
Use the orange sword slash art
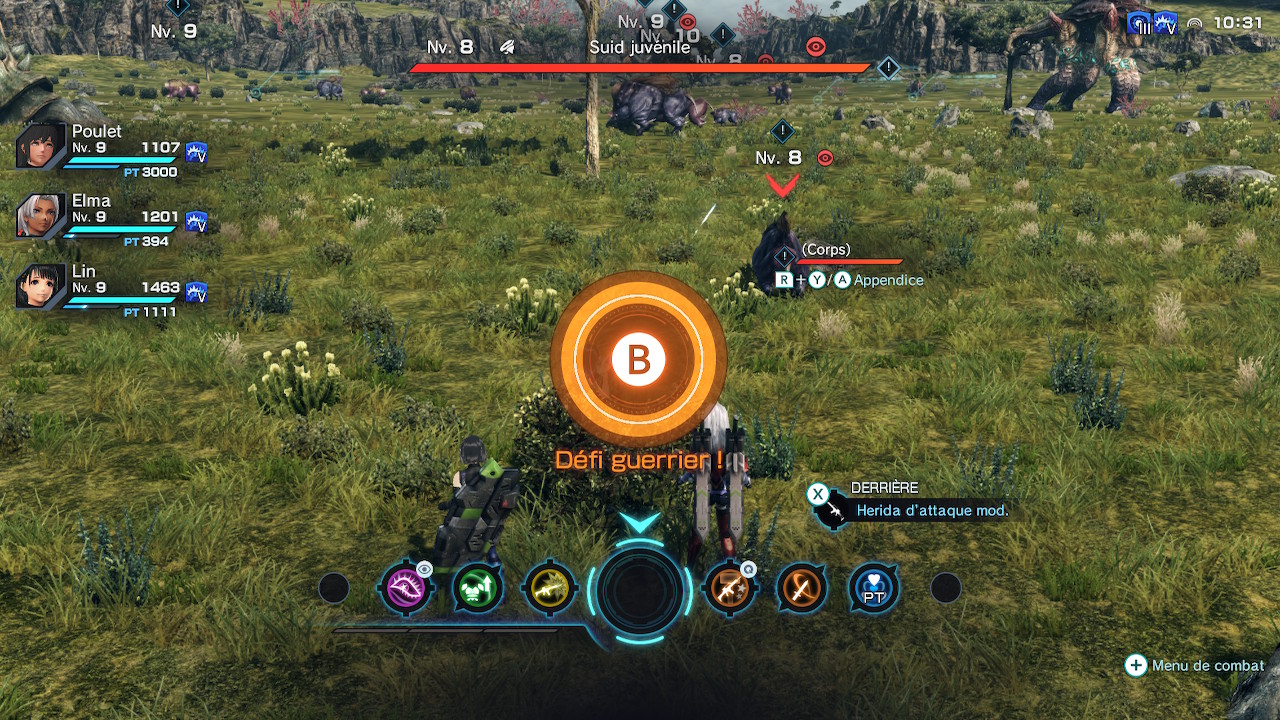(x=801, y=588)
